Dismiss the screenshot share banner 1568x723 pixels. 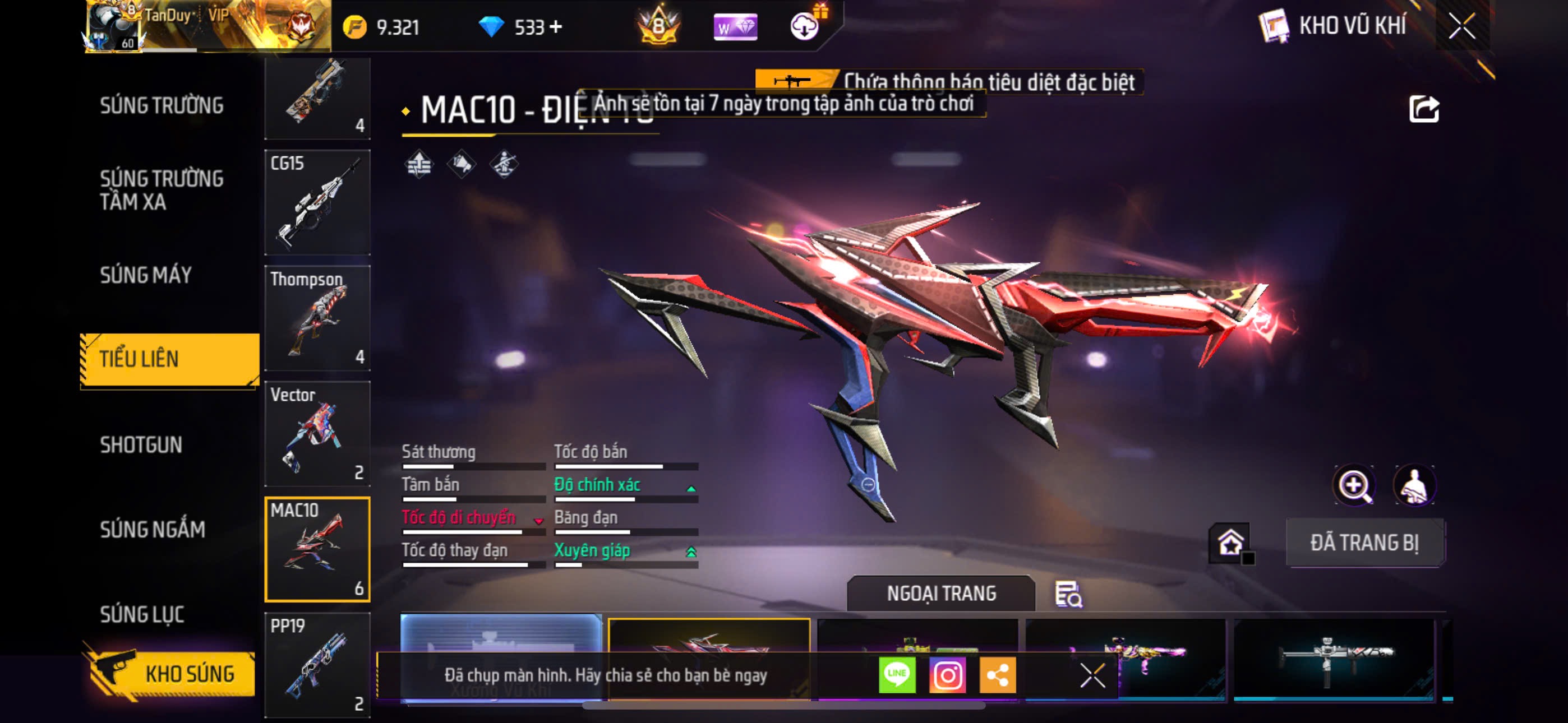point(1092,675)
